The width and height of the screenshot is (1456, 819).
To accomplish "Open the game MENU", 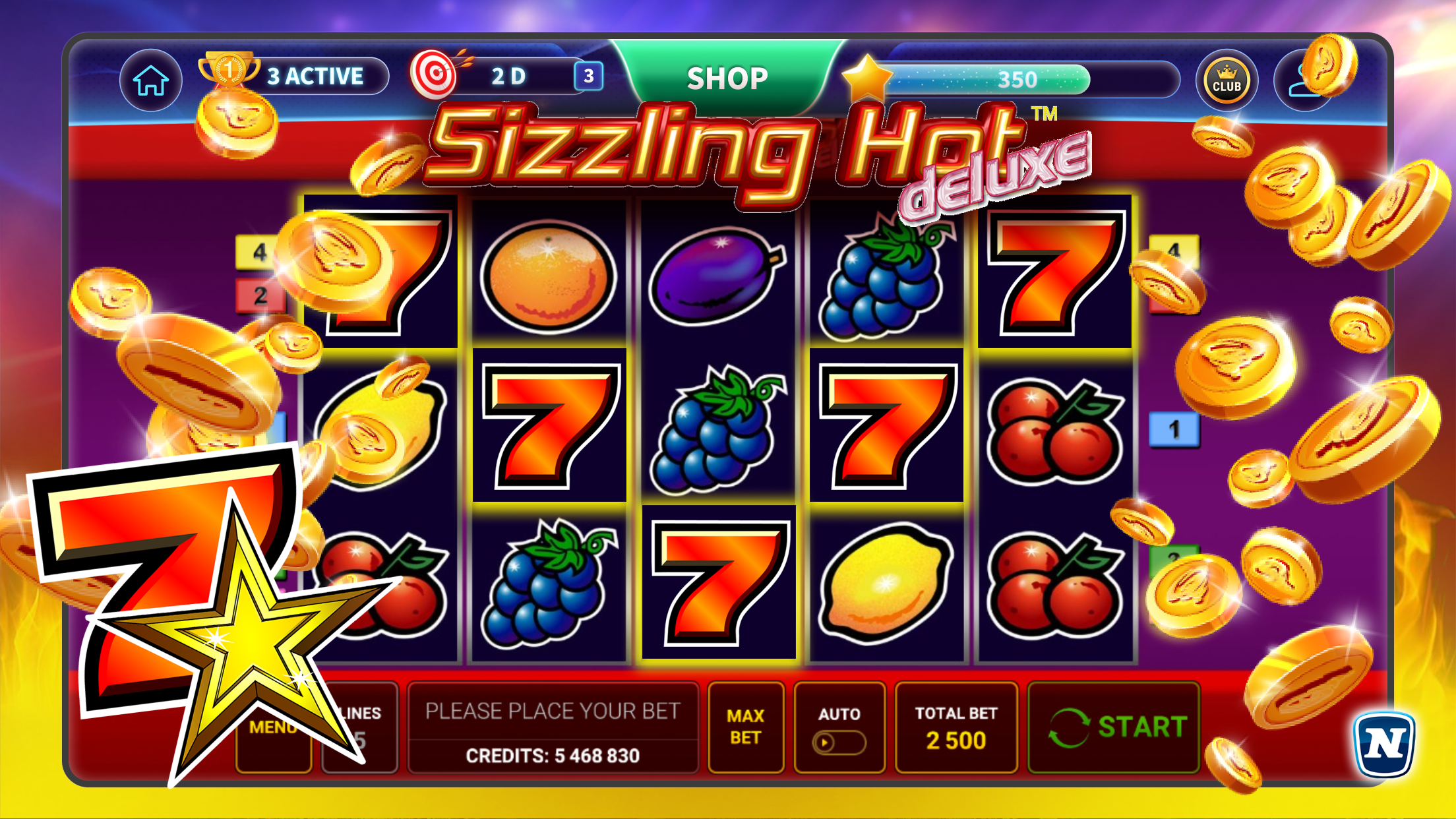I will (274, 727).
